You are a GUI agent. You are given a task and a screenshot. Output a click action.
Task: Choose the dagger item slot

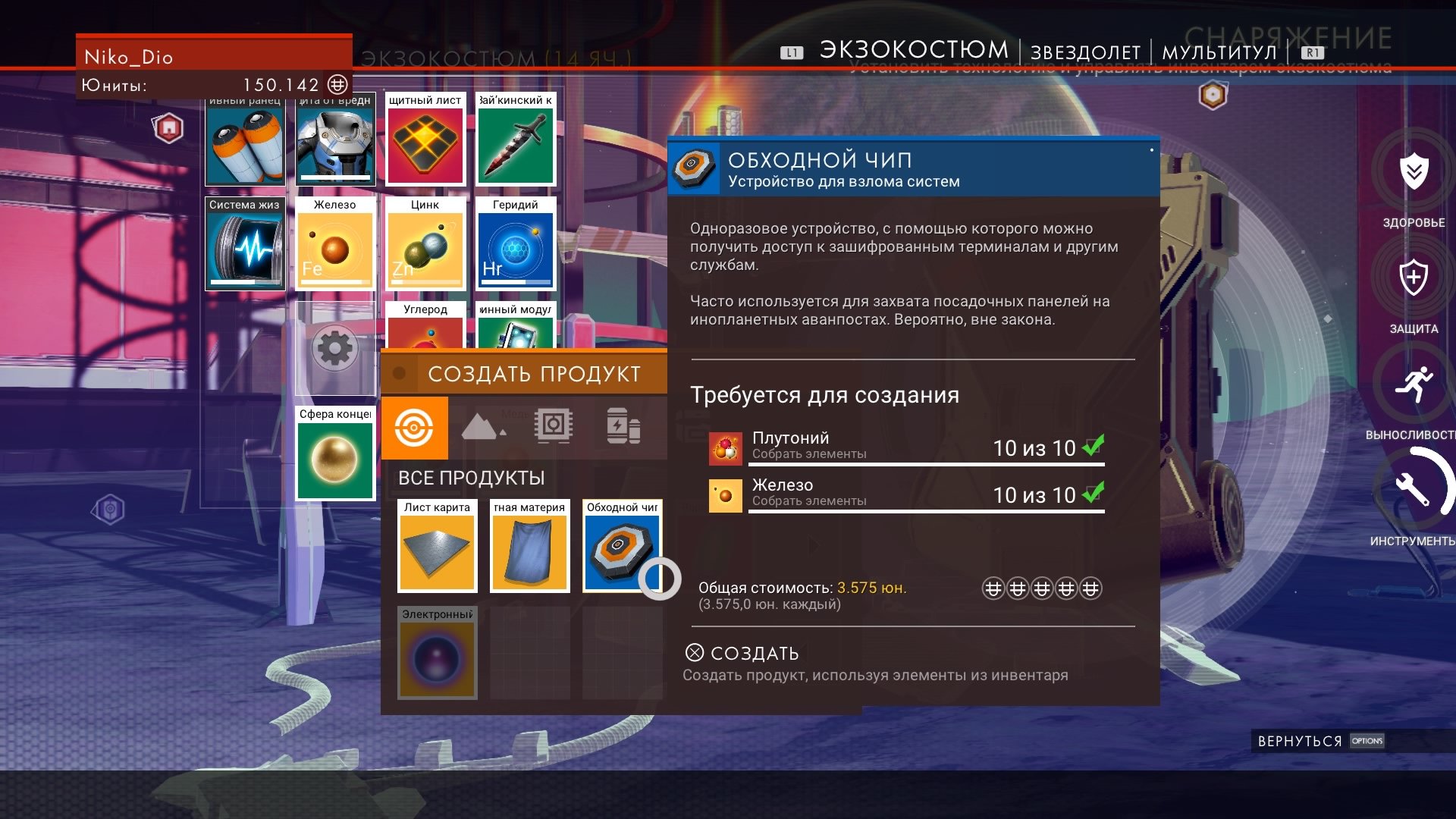516,140
